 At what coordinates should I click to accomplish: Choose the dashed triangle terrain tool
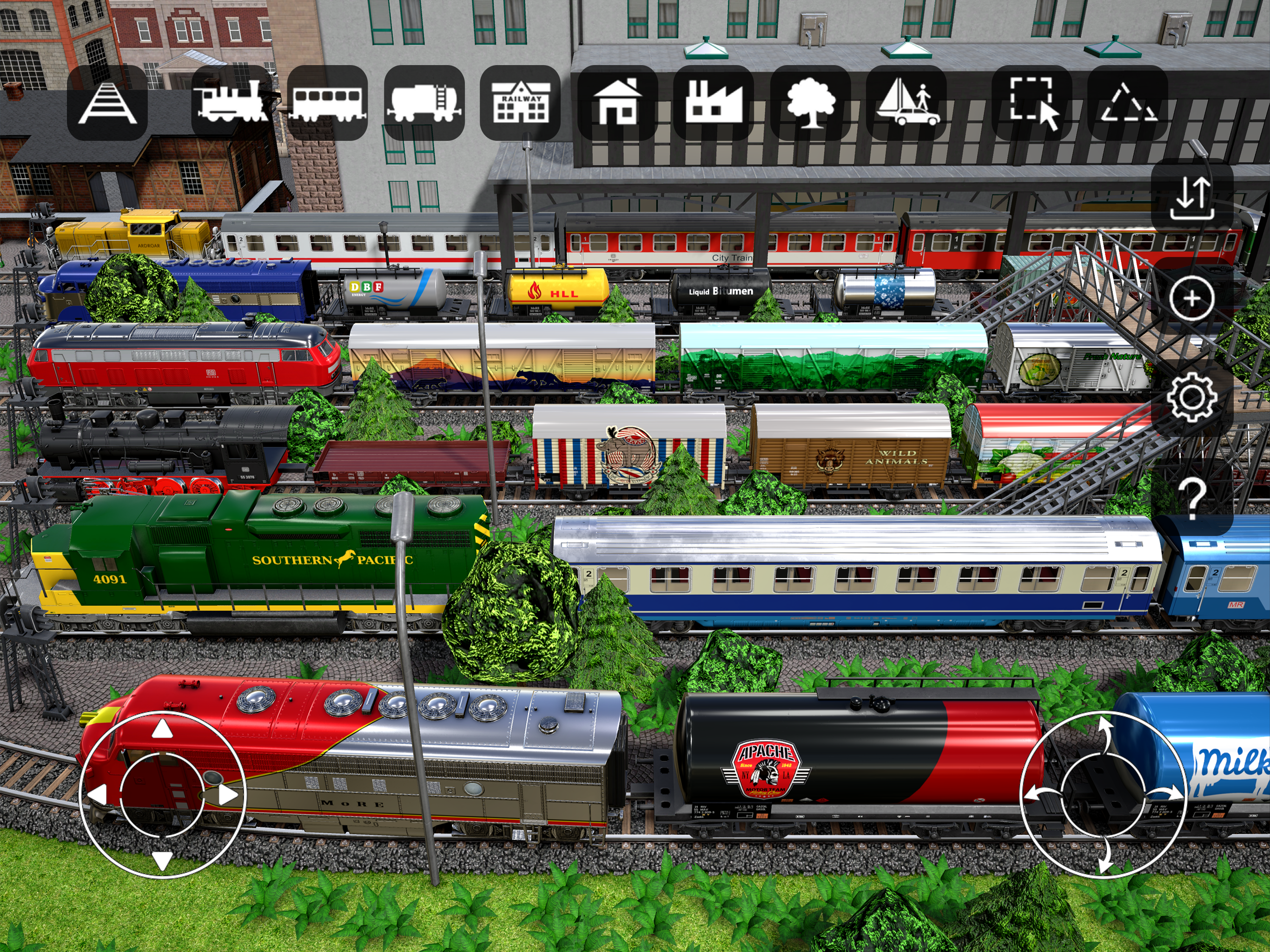point(1128,103)
